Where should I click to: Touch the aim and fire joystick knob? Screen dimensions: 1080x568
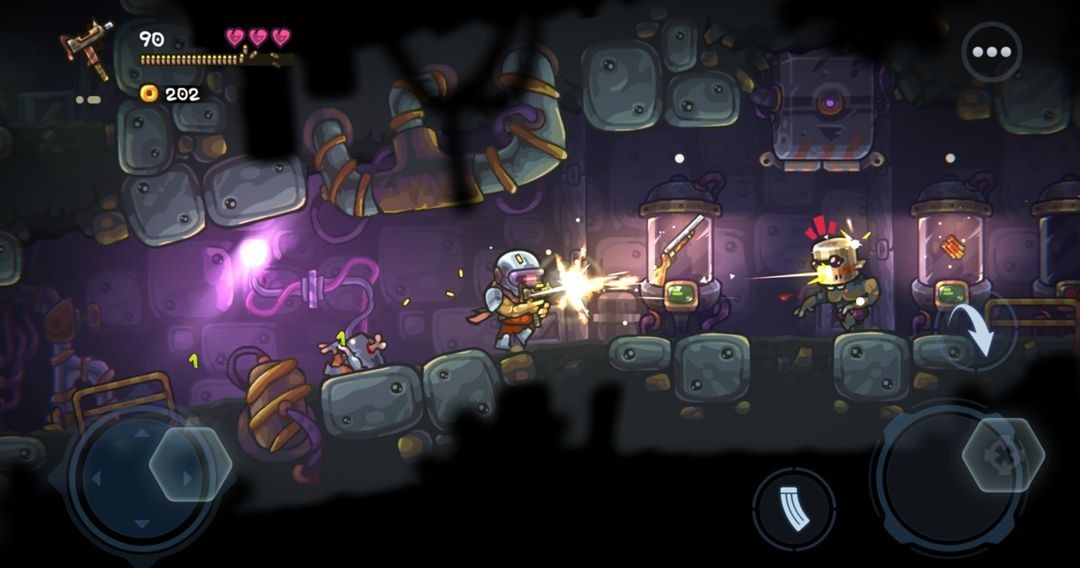point(1003,455)
